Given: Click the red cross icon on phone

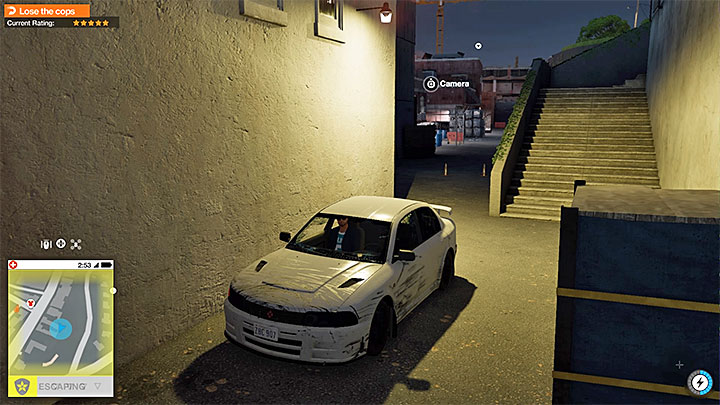Looking at the screenshot, I should pos(13,266).
